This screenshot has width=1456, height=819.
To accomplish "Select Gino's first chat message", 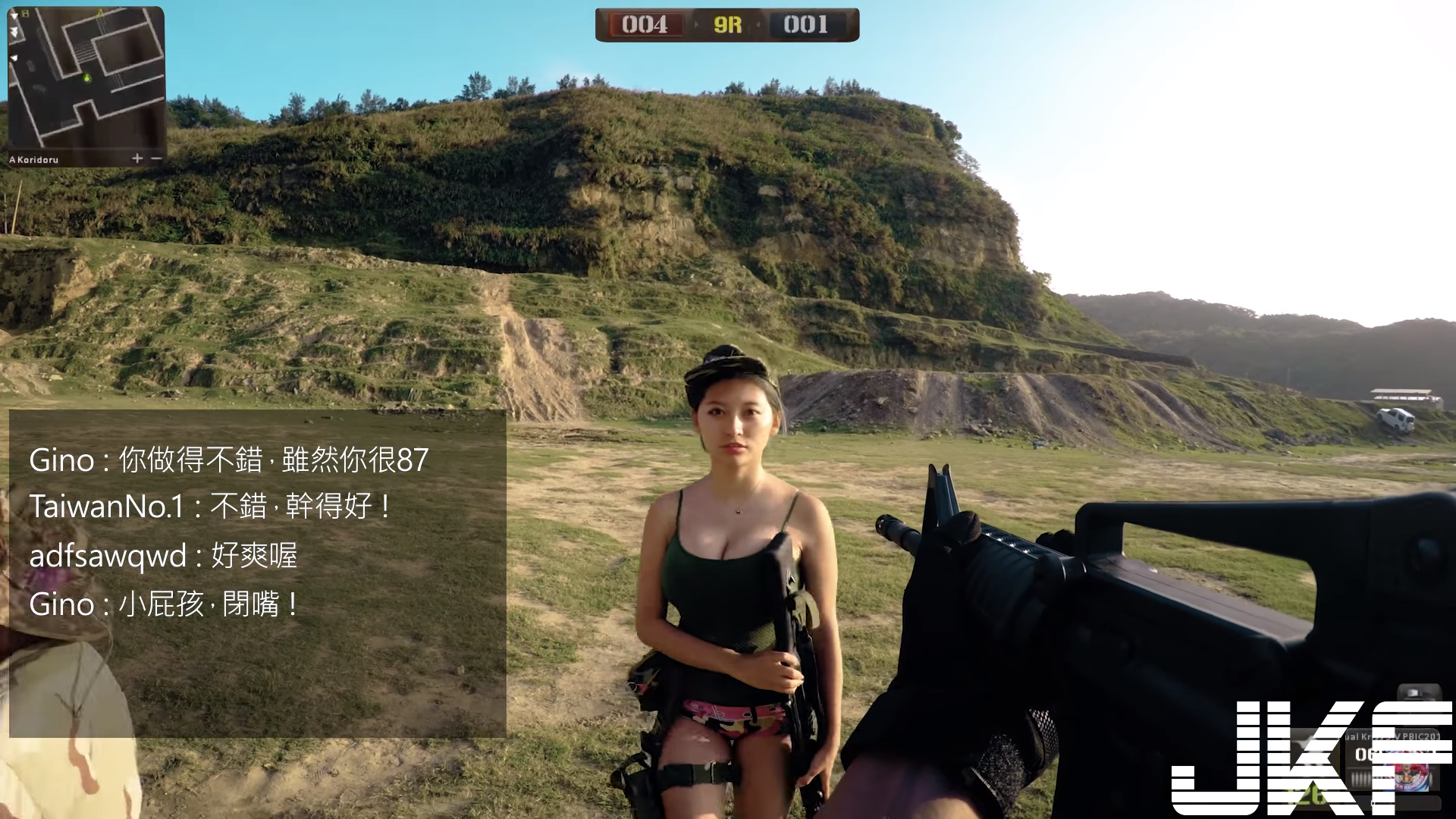I will 228,460.
